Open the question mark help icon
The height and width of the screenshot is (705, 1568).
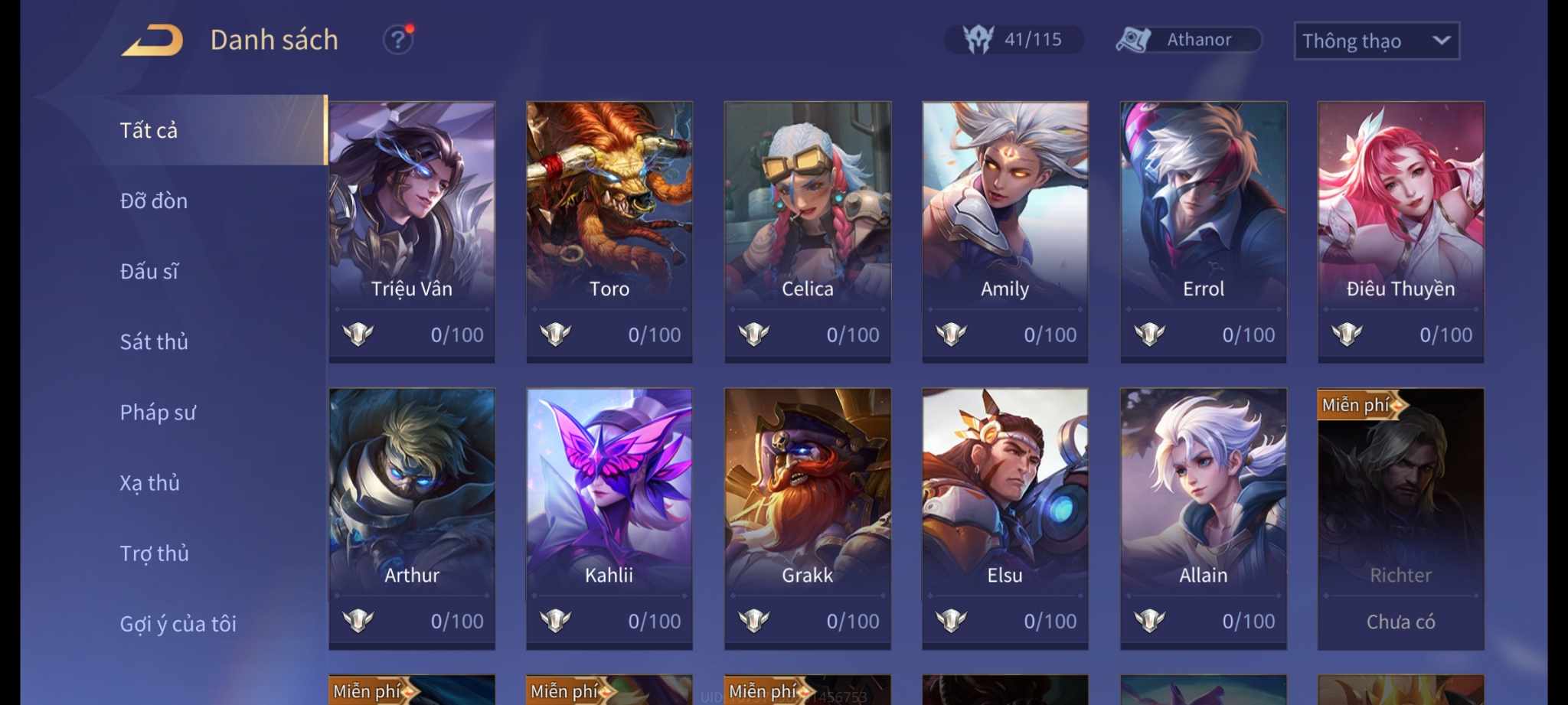(397, 40)
